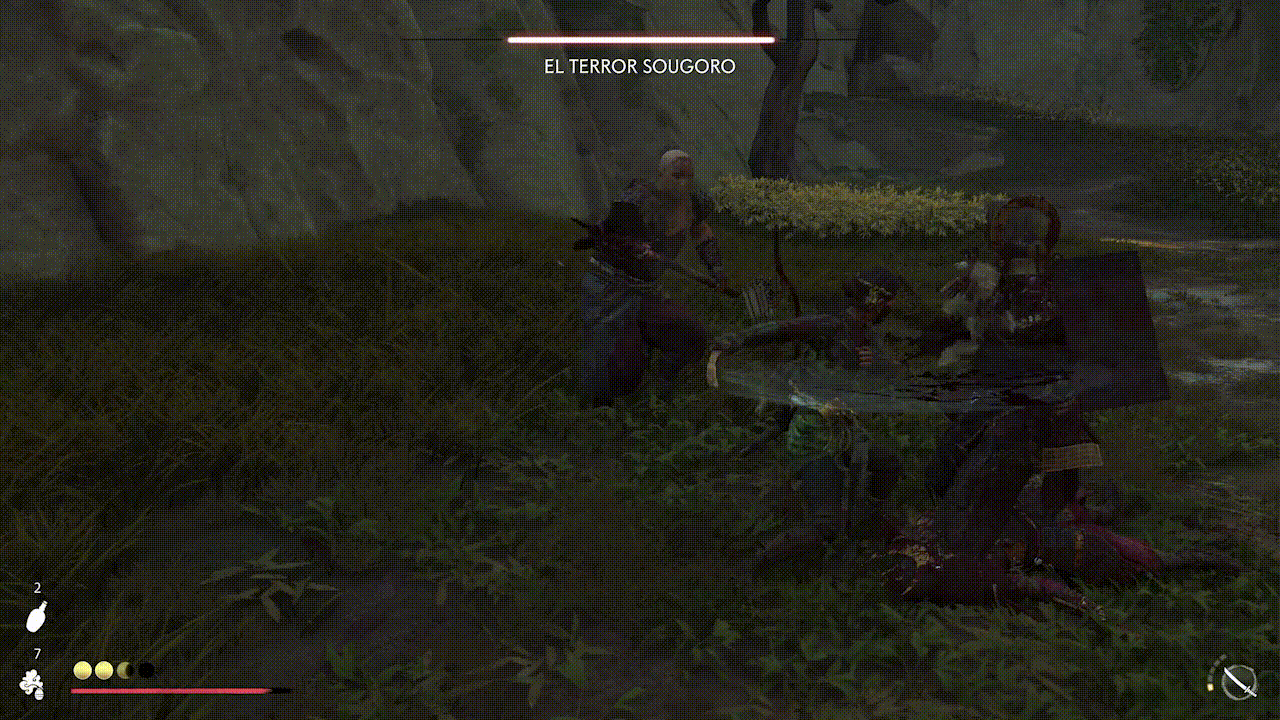This screenshot has width=1280, height=720.
Task: Click Jin's red health bar
Action: [x=170, y=690]
